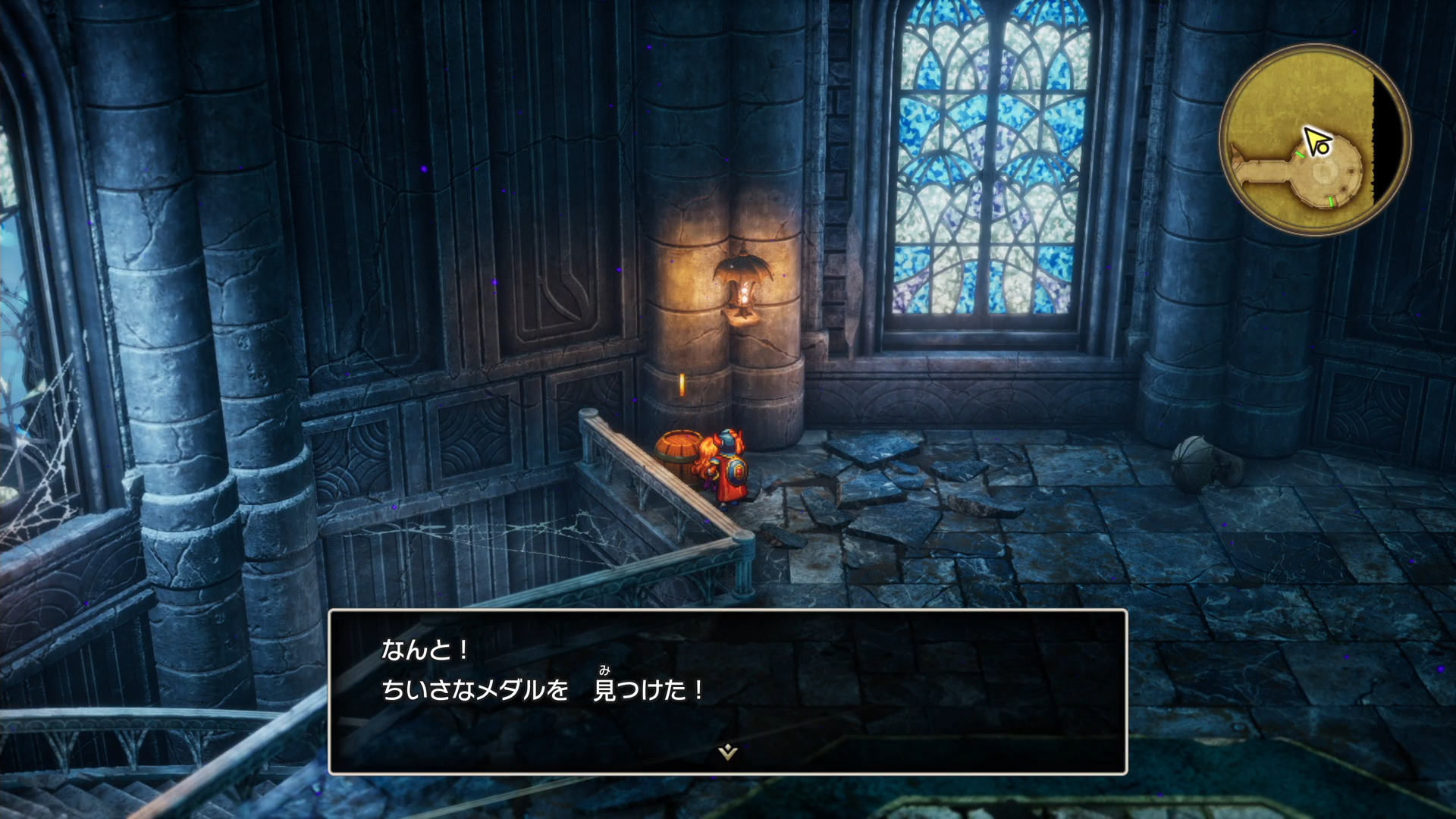Click the Small Medal found message box

[x=726, y=691]
